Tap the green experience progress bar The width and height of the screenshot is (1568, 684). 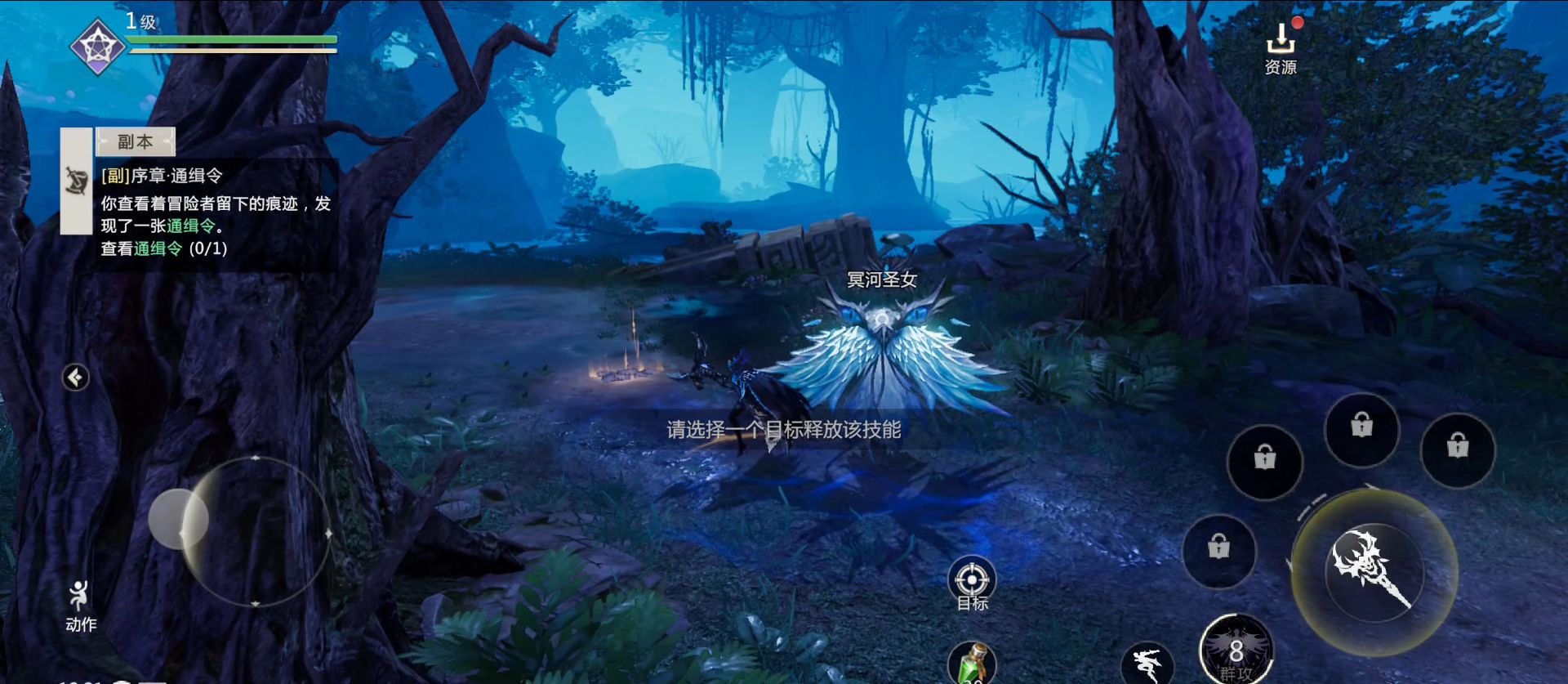tap(233, 39)
